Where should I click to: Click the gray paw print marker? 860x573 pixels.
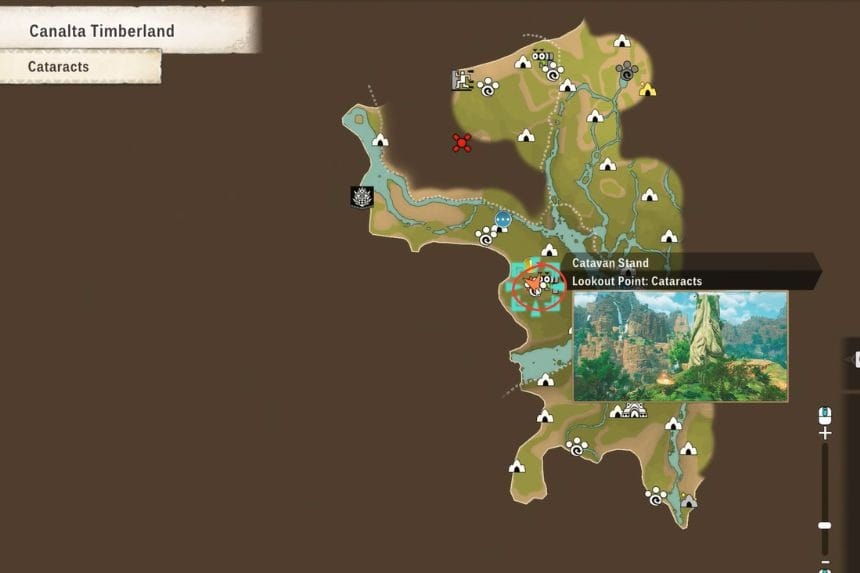pos(627,70)
